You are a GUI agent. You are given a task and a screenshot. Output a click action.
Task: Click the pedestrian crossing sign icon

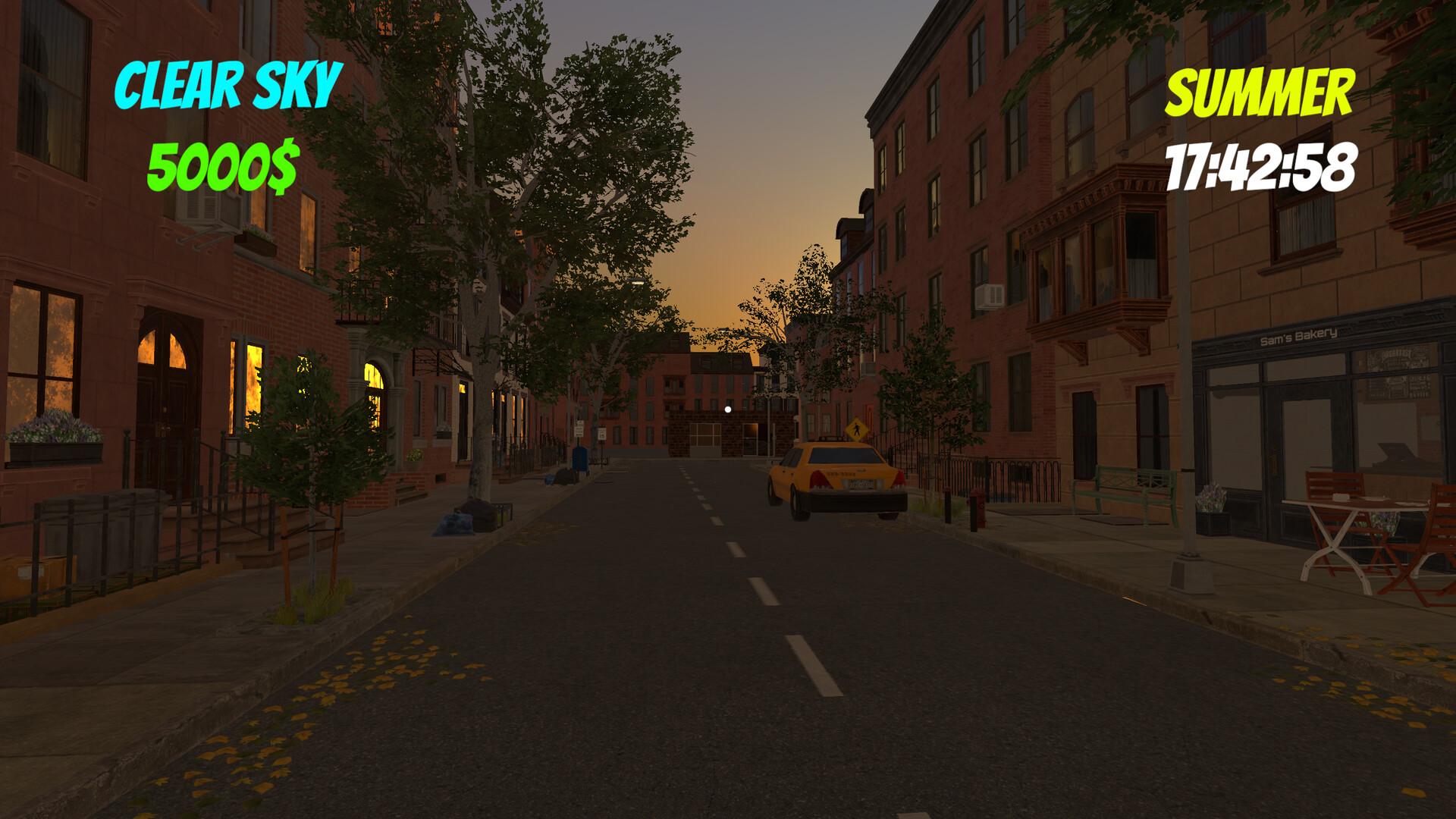(857, 429)
